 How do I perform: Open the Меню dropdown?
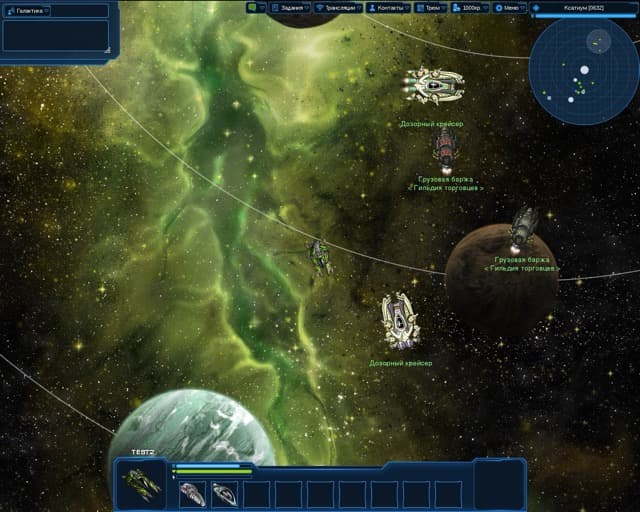[508, 7]
